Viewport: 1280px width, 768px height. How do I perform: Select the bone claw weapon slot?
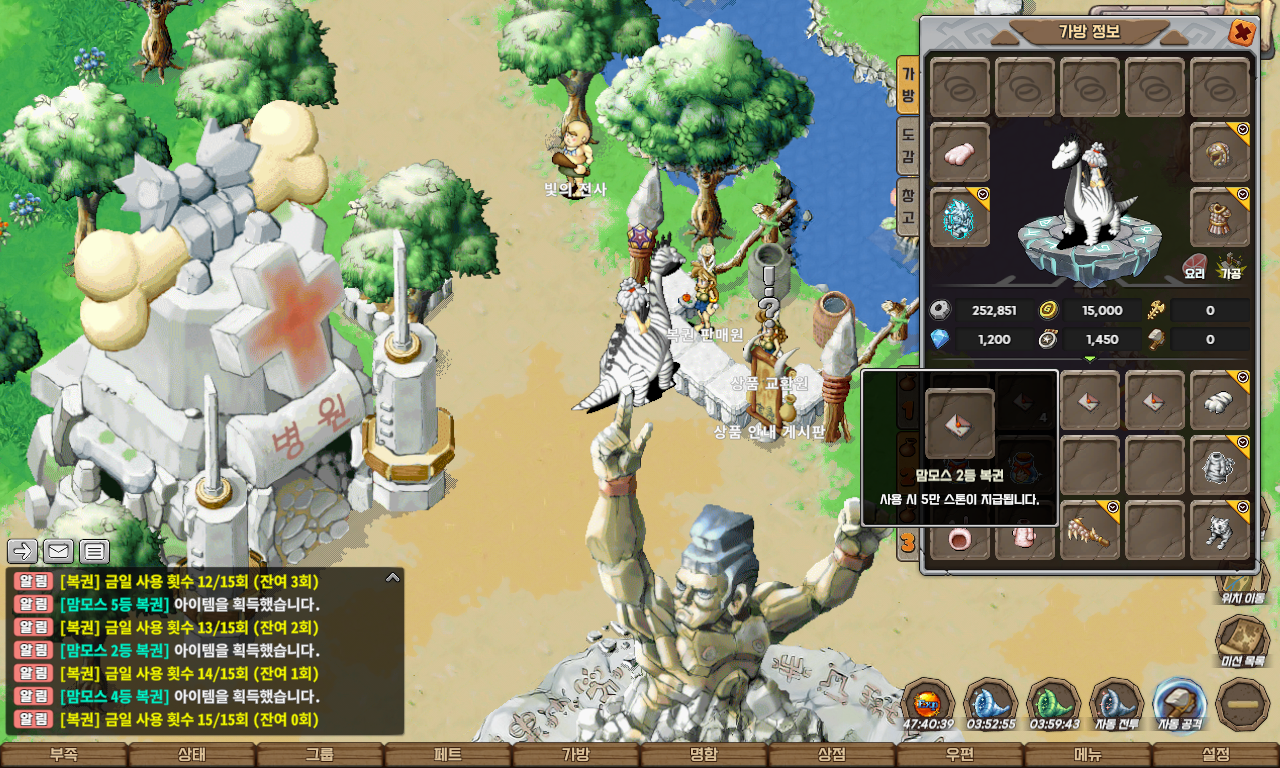click(x=1090, y=530)
